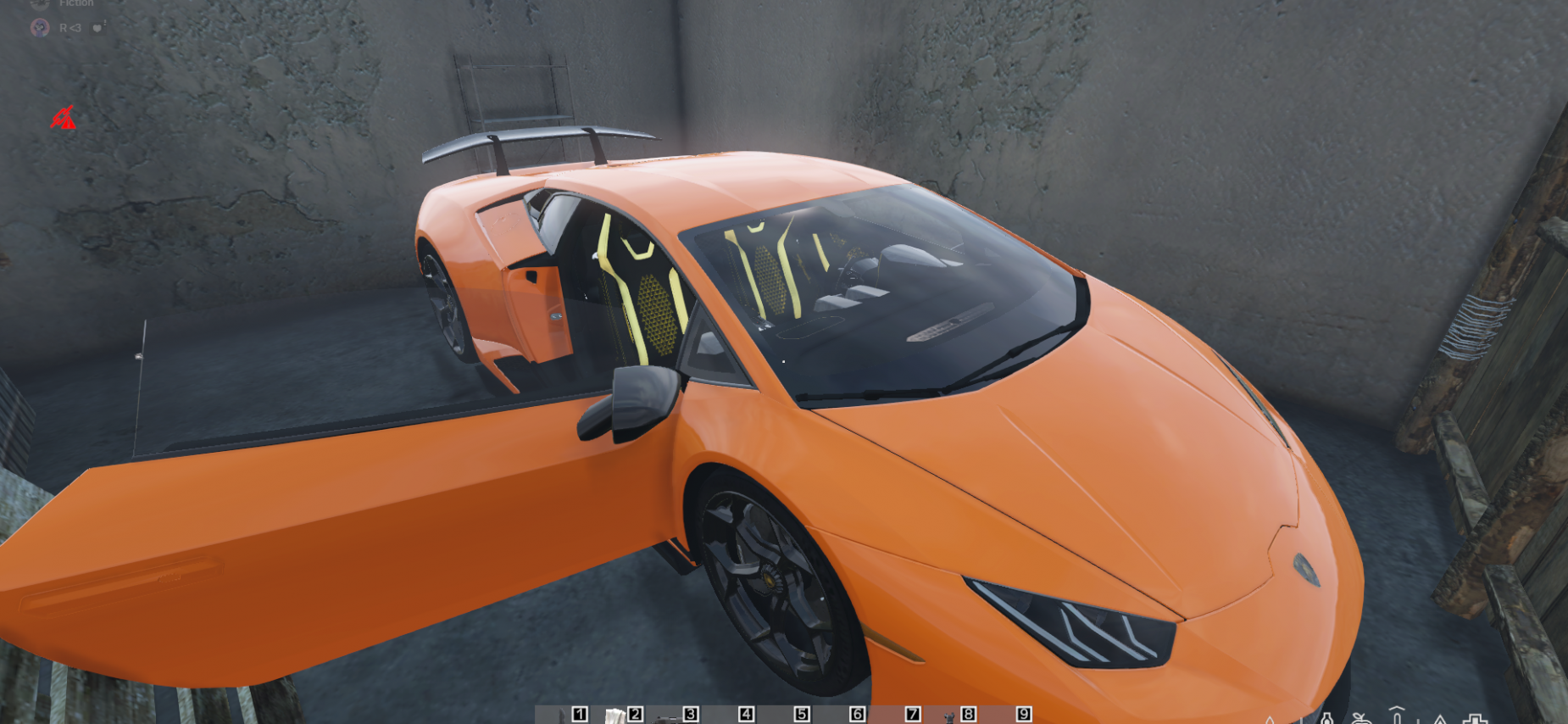Select the small item in hotbar slot 8
Screen dimensions: 1568x724
[951, 716]
